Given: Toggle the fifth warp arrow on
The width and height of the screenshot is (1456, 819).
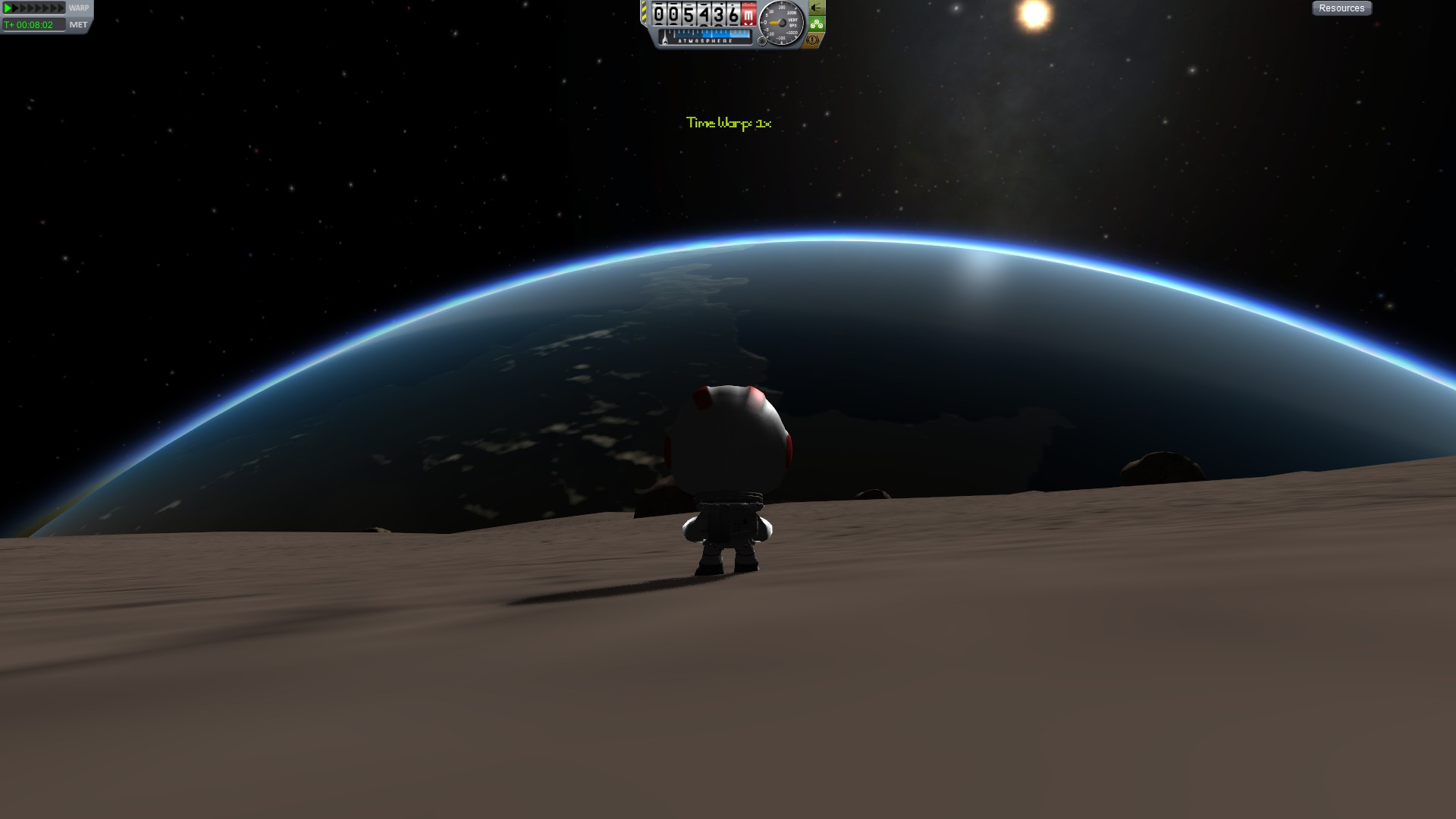Looking at the screenshot, I should (x=38, y=8).
